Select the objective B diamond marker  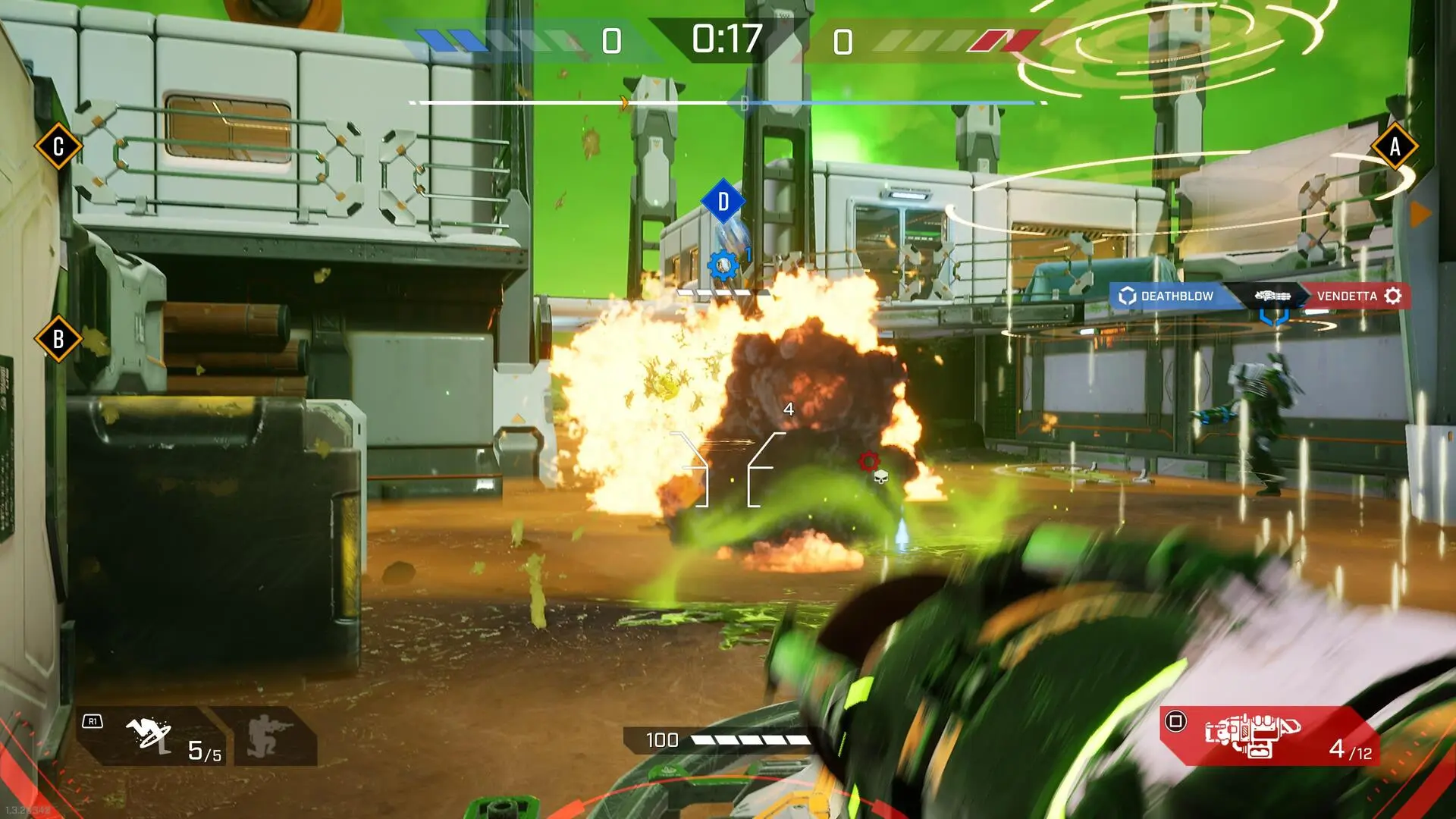click(x=58, y=339)
